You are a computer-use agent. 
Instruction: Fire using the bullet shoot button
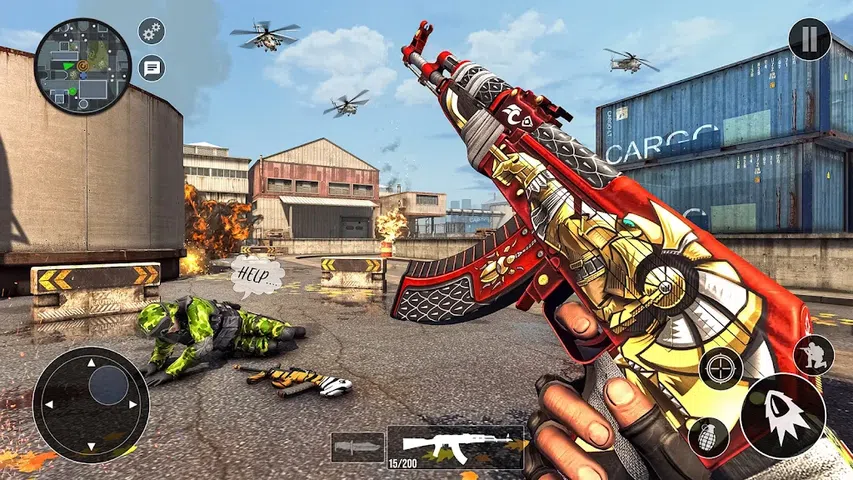(783, 415)
